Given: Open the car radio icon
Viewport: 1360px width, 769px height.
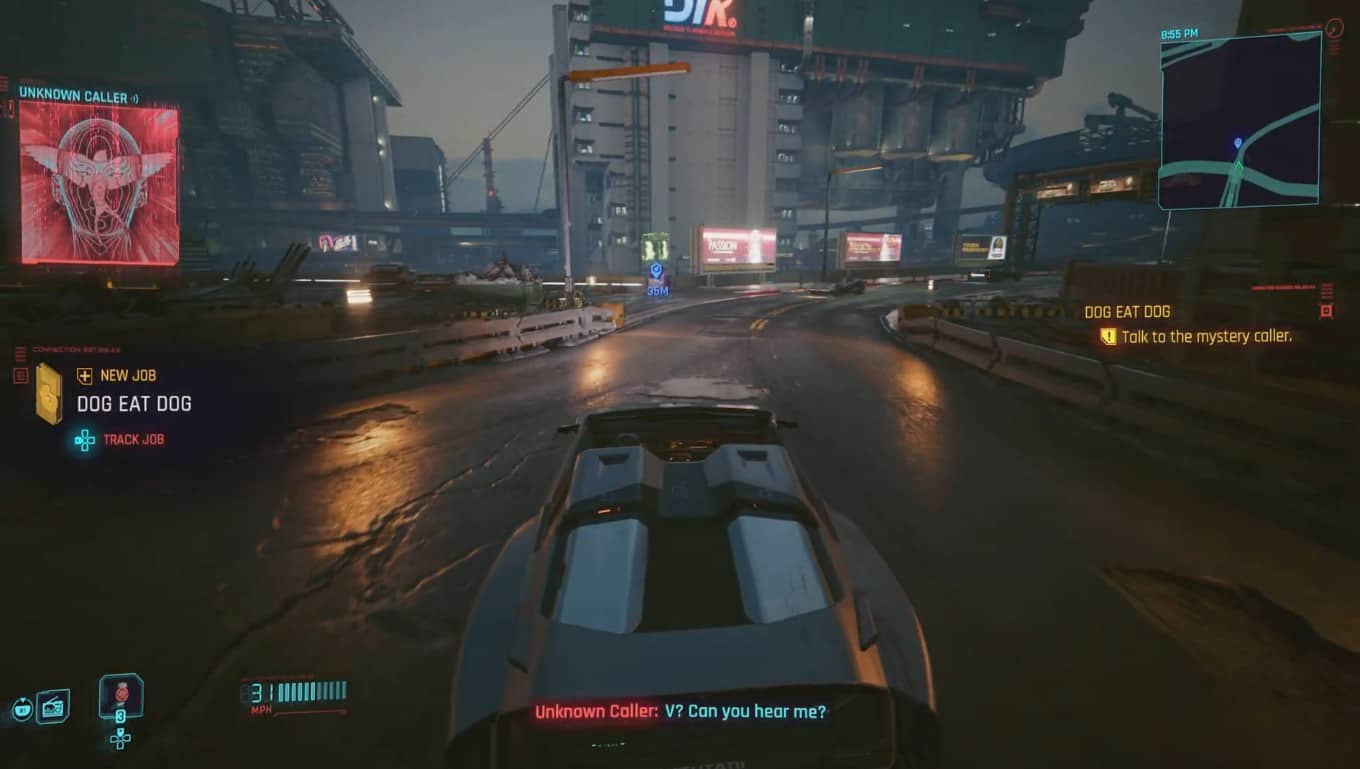Looking at the screenshot, I should point(53,707).
